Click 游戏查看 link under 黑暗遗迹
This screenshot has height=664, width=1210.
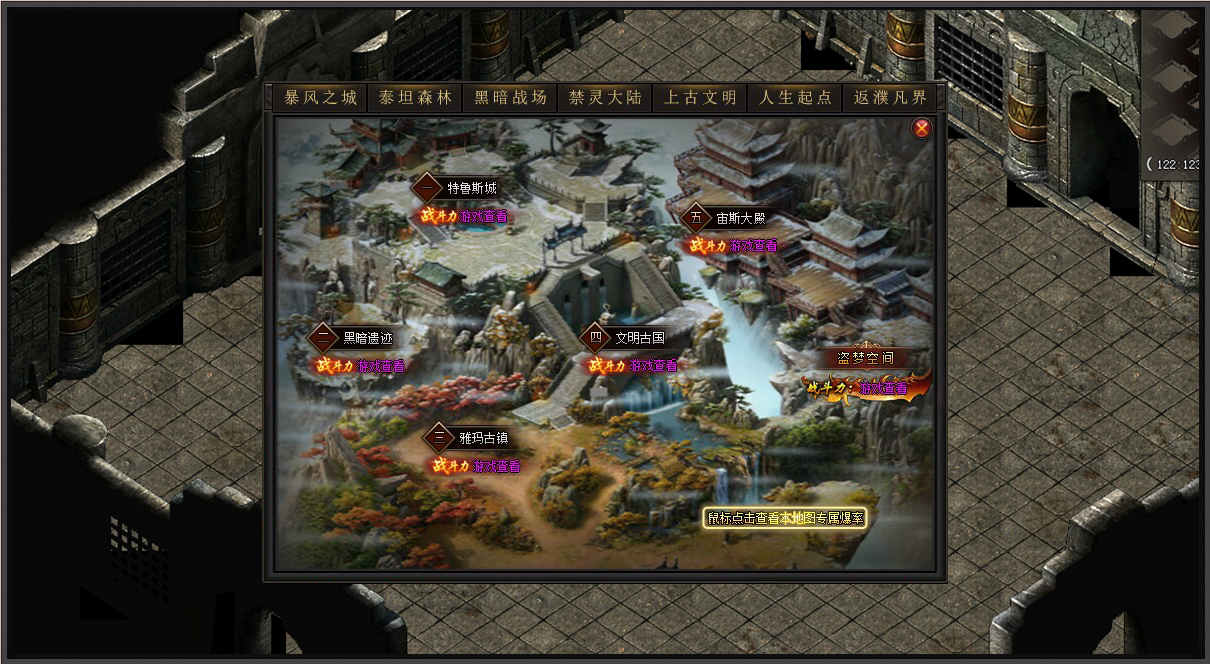(381, 366)
